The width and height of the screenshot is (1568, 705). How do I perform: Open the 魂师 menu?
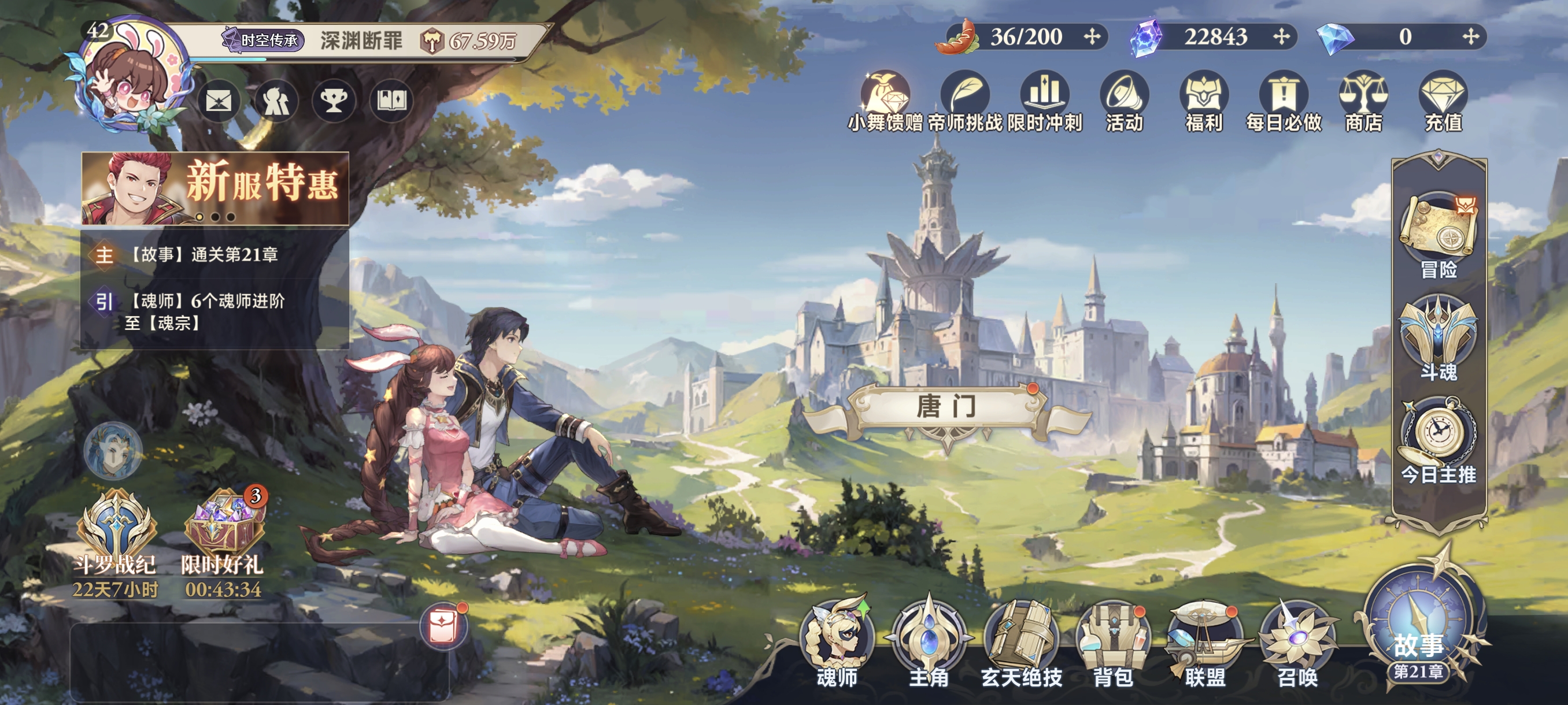838,644
